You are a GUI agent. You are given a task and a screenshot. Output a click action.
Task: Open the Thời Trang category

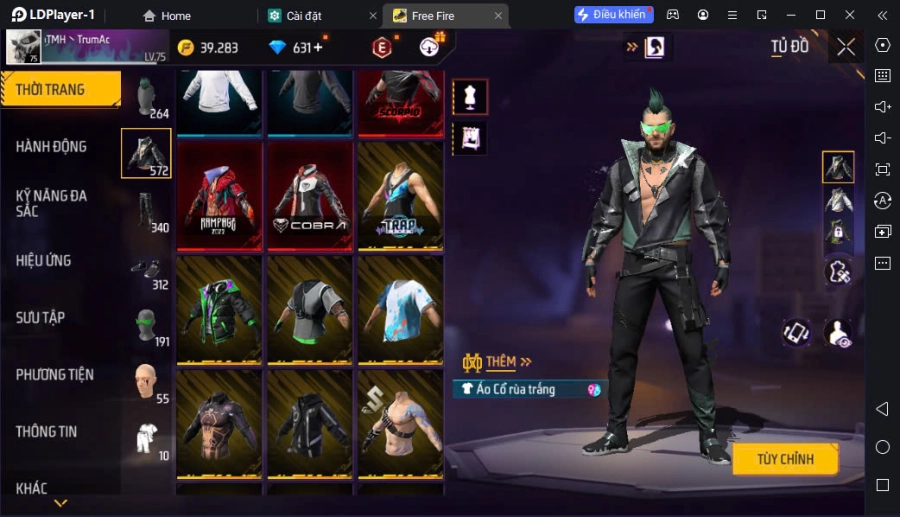pos(60,89)
